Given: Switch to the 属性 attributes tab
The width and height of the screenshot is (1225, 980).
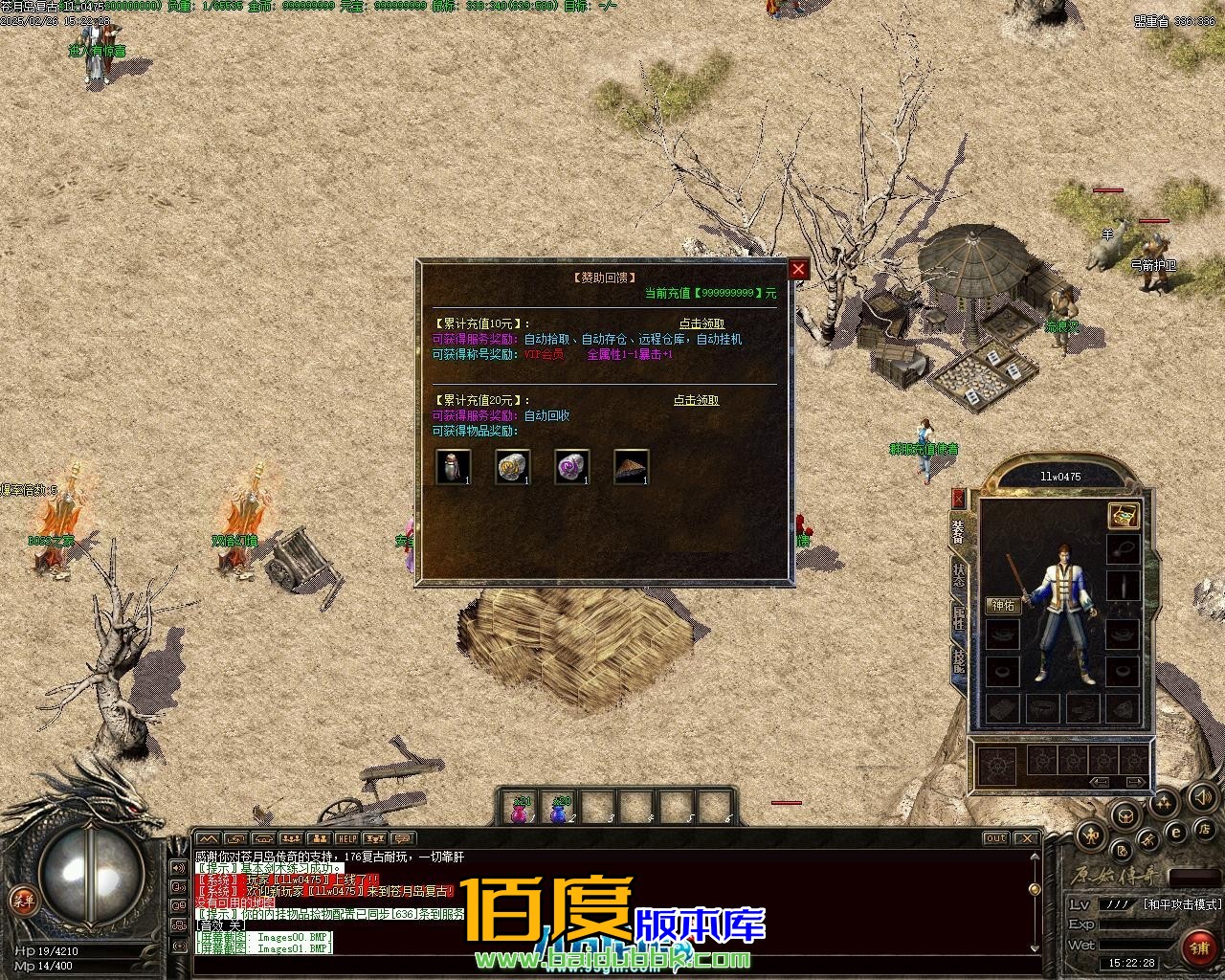Looking at the screenshot, I should tap(959, 619).
